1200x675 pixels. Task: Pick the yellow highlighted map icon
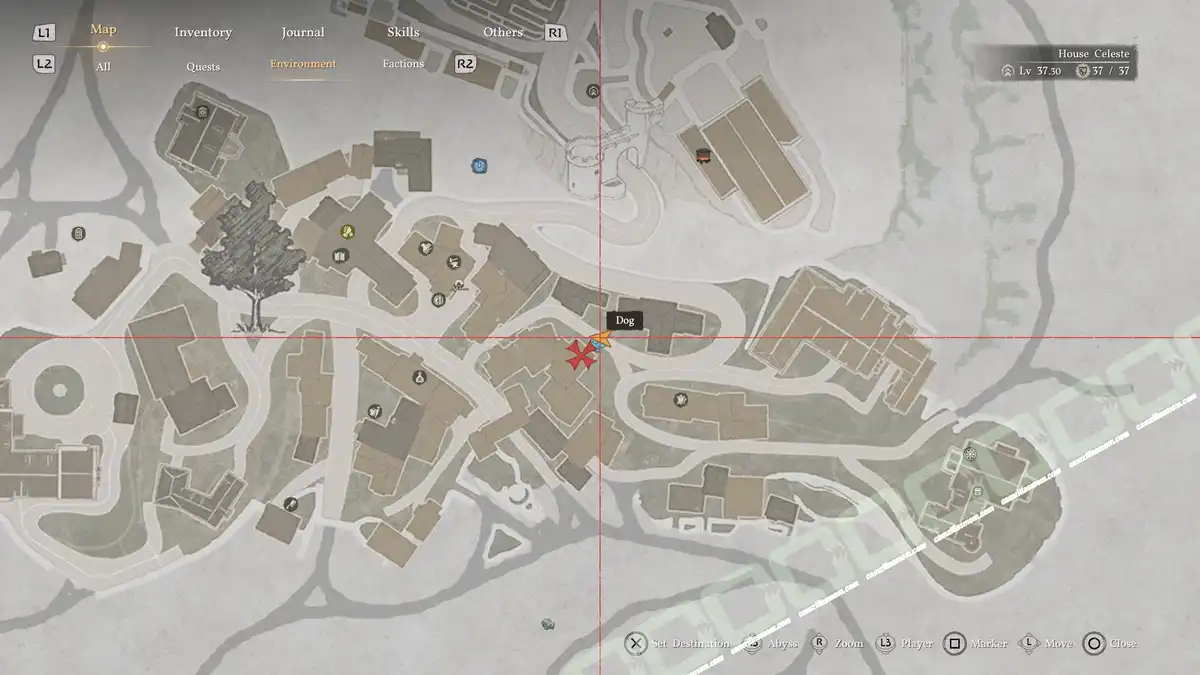click(347, 232)
